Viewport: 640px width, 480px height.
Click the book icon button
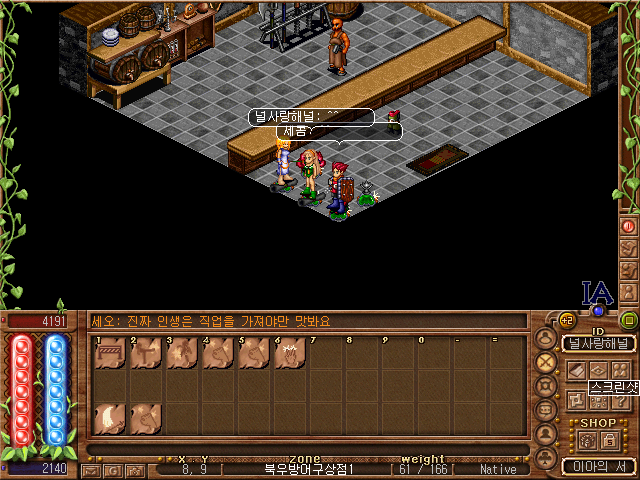pos(575,370)
